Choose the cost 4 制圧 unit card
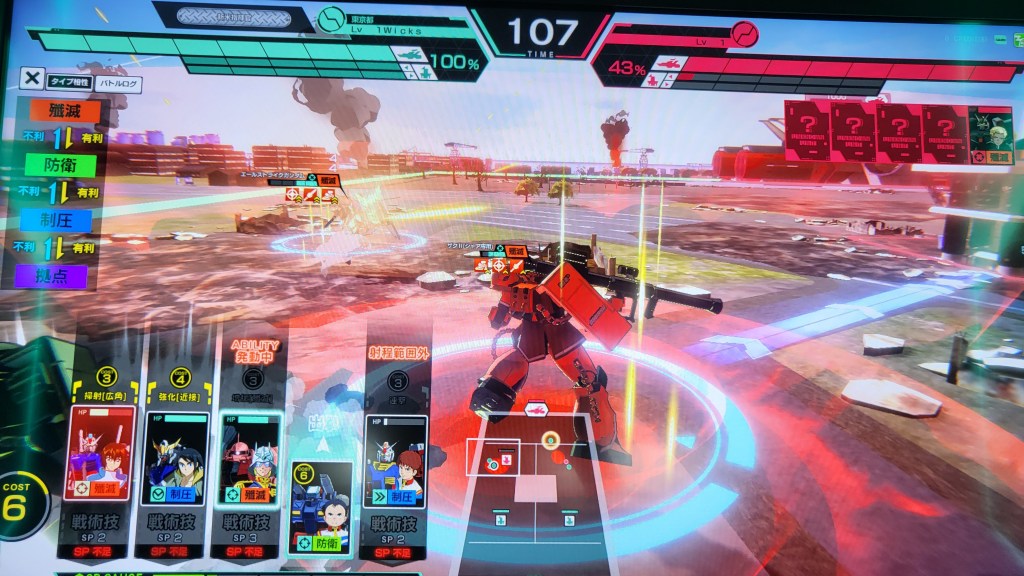The image size is (1024, 576). [174, 456]
